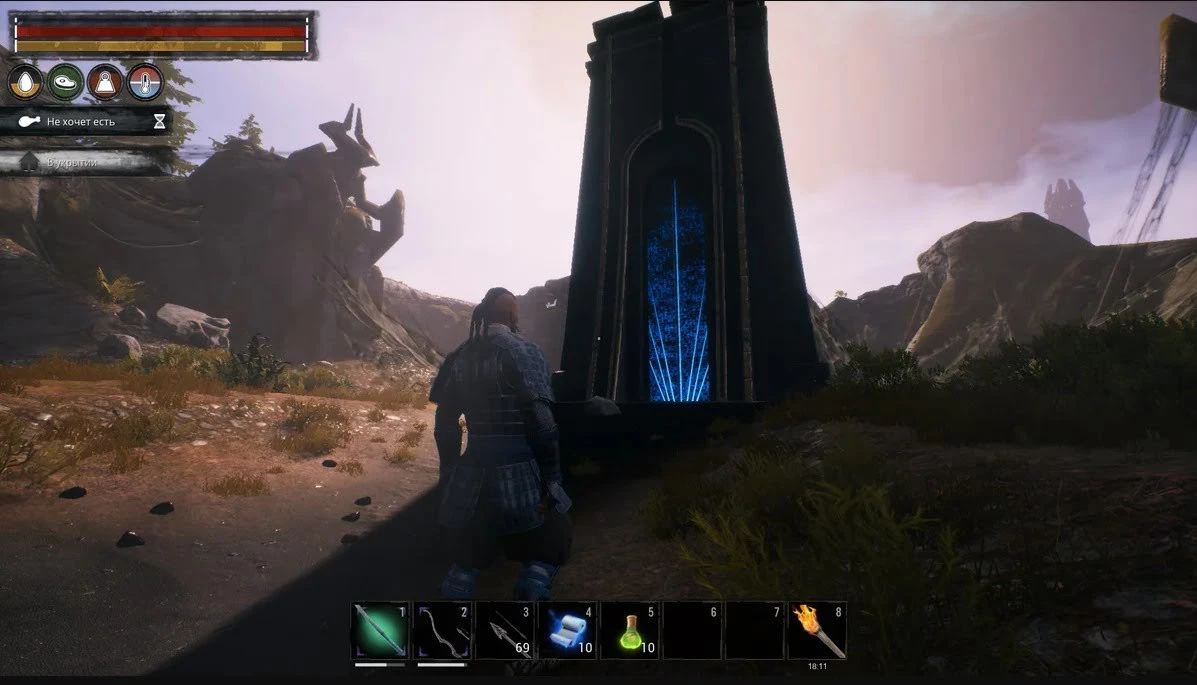
Task: Click the hunger meat status icon
Action: (x=65, y=82)
